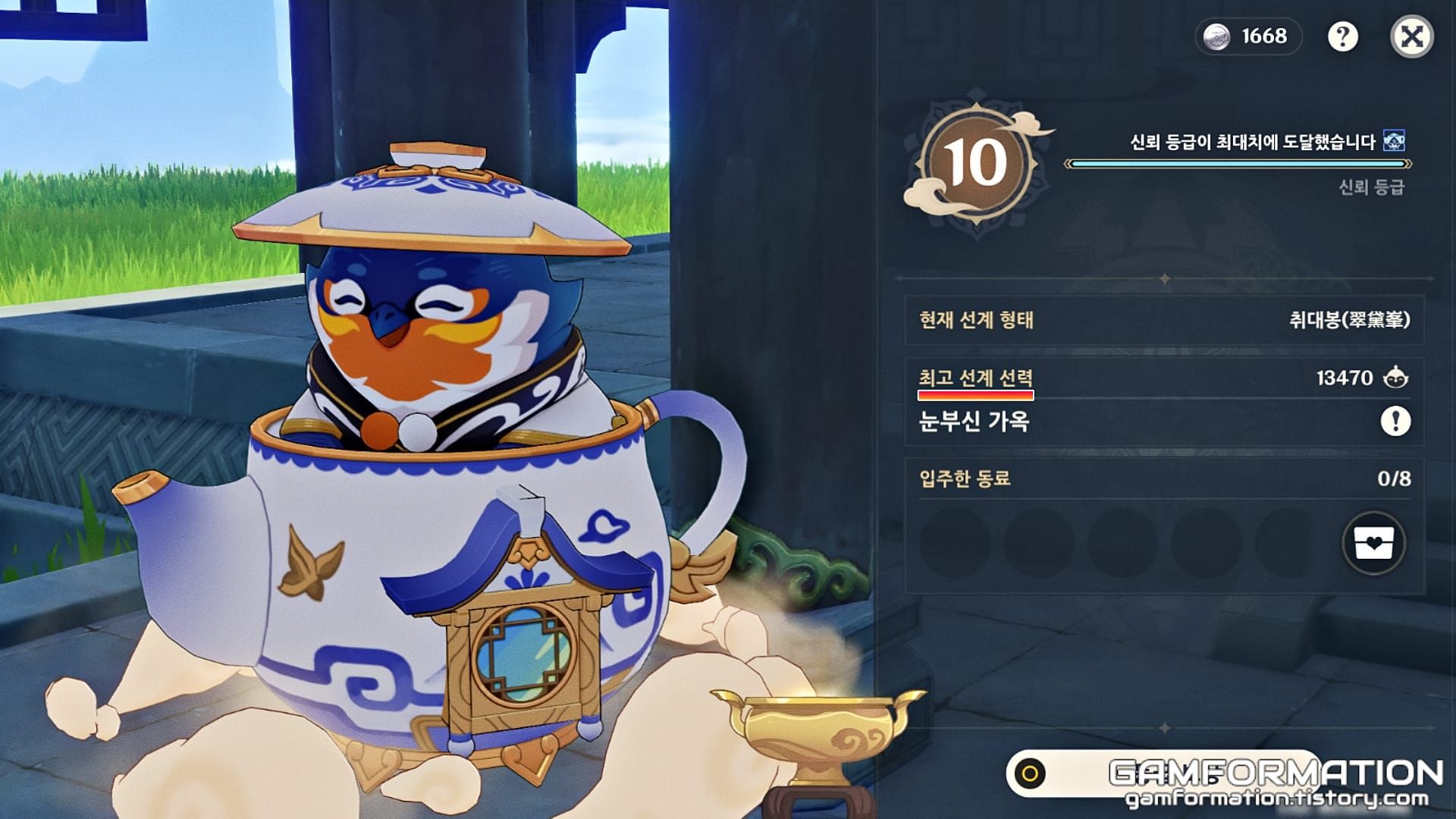Screen dimensions: 1456x819
Task: Click the realm currency 1668 counter
Action: [1249, 36]
